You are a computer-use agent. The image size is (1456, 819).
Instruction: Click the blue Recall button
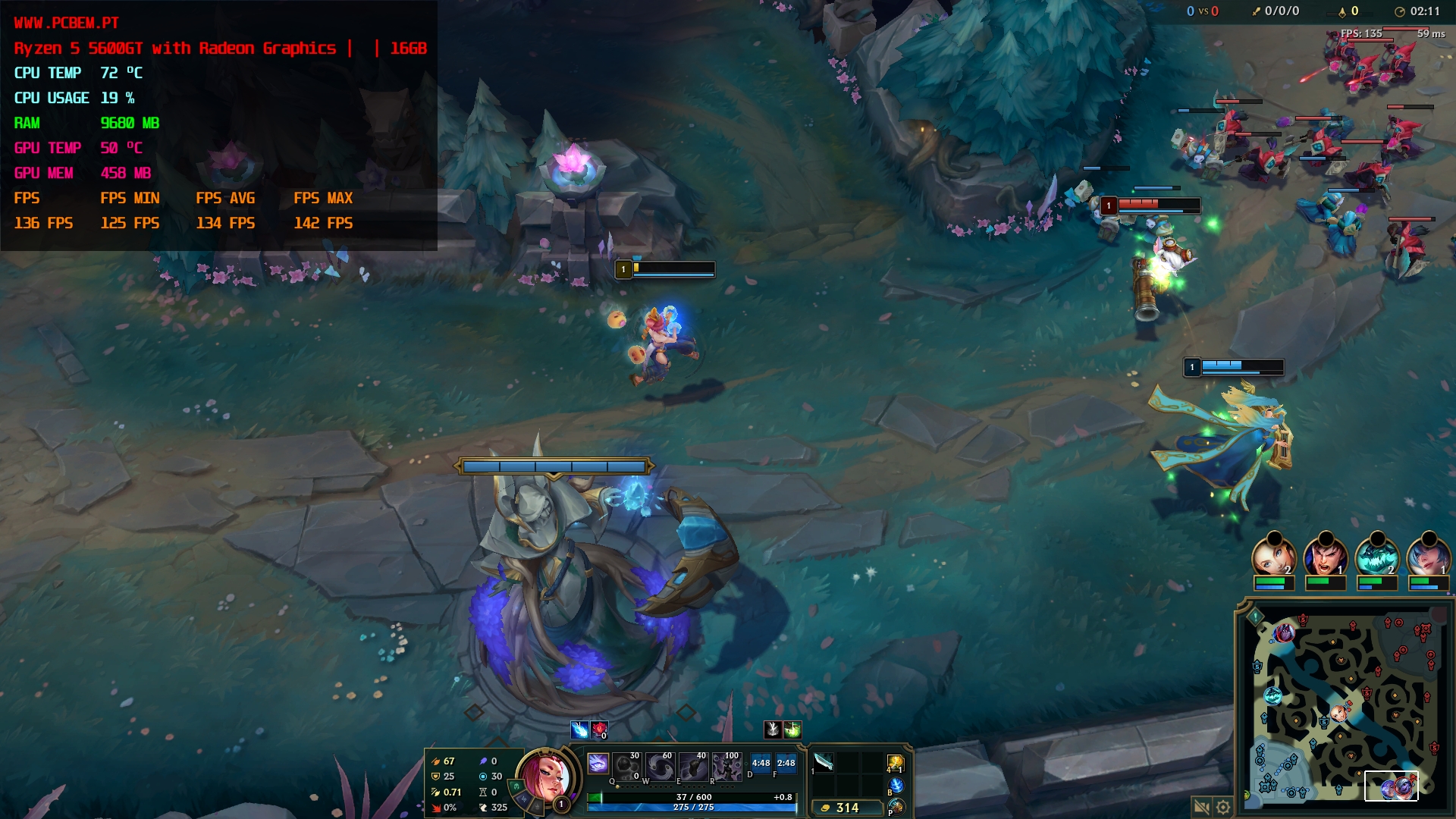(x=896, y=786)
